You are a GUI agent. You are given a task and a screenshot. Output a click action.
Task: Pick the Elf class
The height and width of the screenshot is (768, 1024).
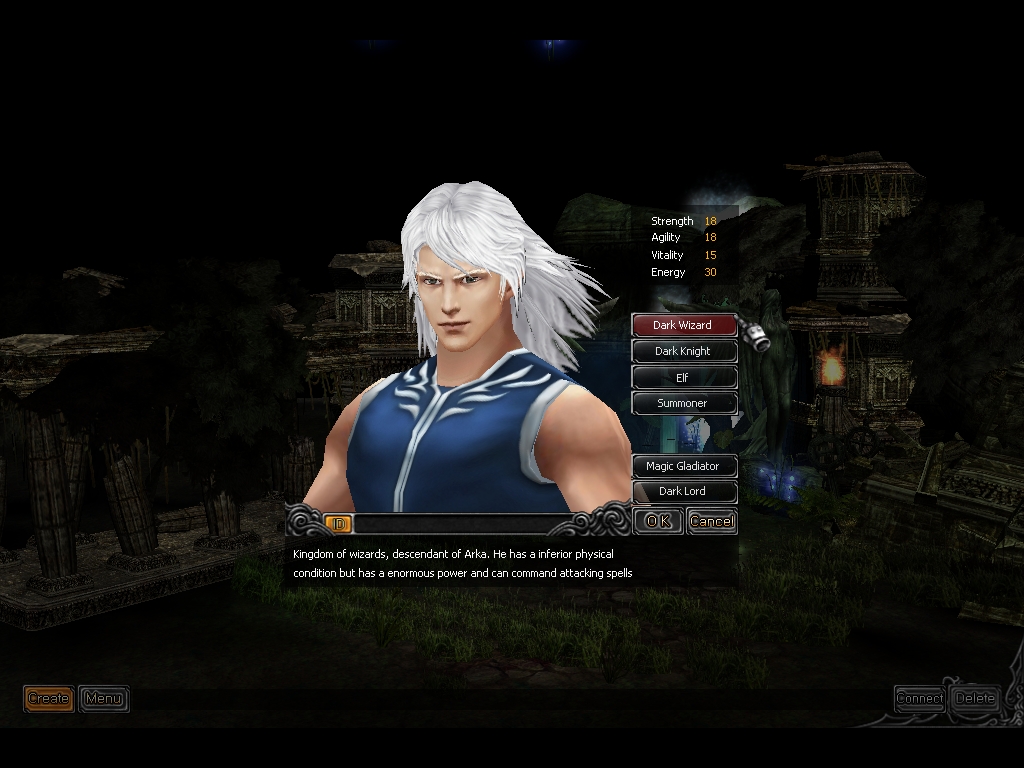click(683, 378)
